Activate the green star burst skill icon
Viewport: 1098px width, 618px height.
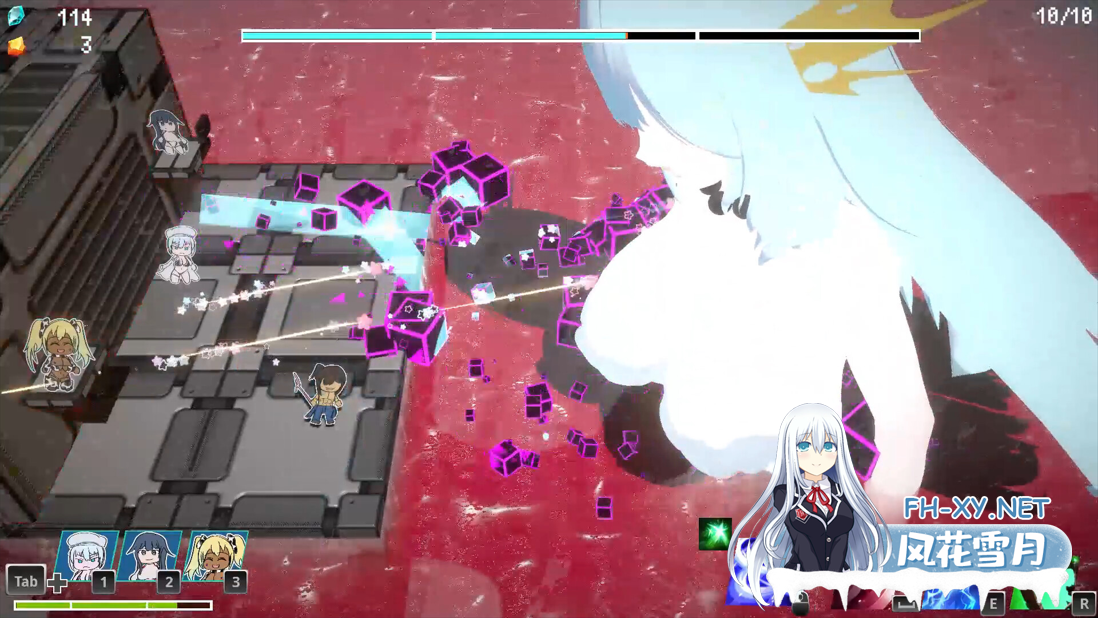click(x=714, y=533)
